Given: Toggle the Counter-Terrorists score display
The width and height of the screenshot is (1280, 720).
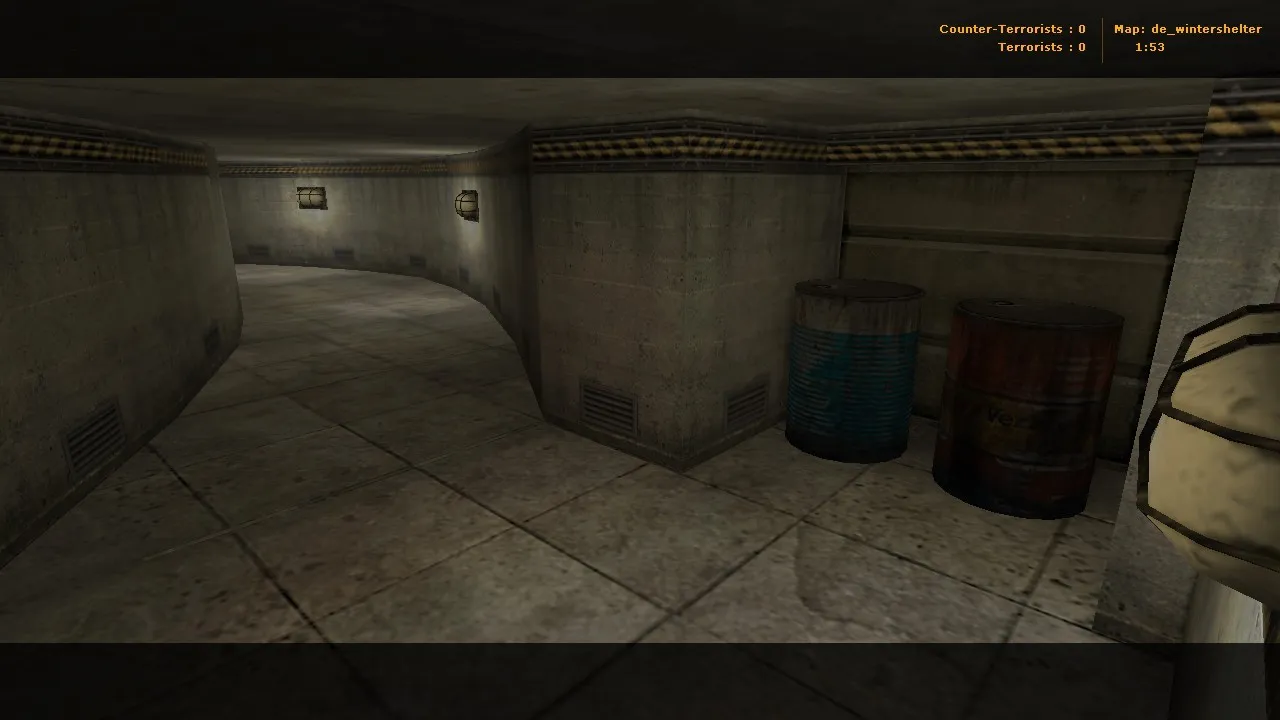Looking at the screenshot, I should click(1011, 28).
